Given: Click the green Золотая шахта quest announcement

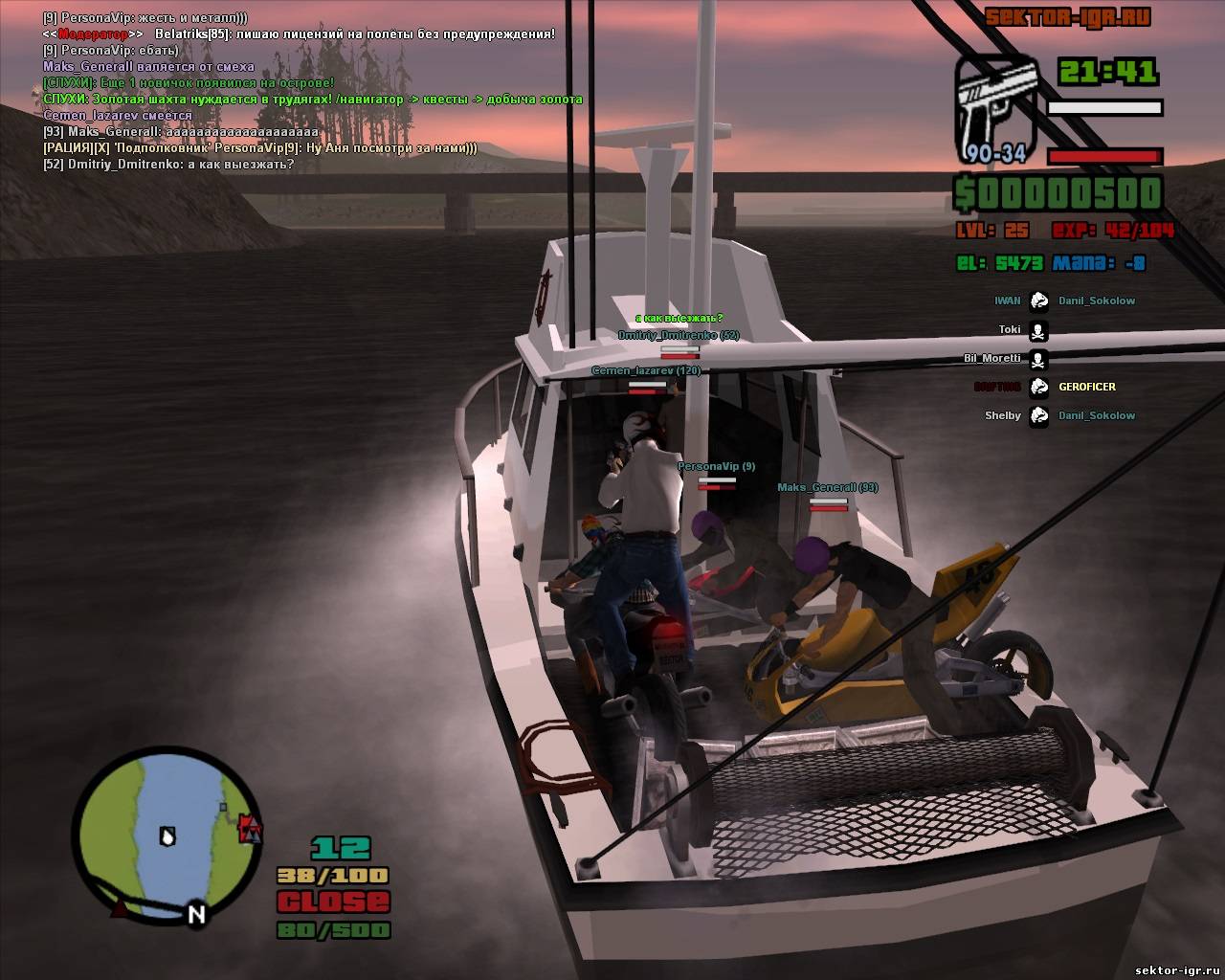Looking at the screenshot, I should (313, 100).
